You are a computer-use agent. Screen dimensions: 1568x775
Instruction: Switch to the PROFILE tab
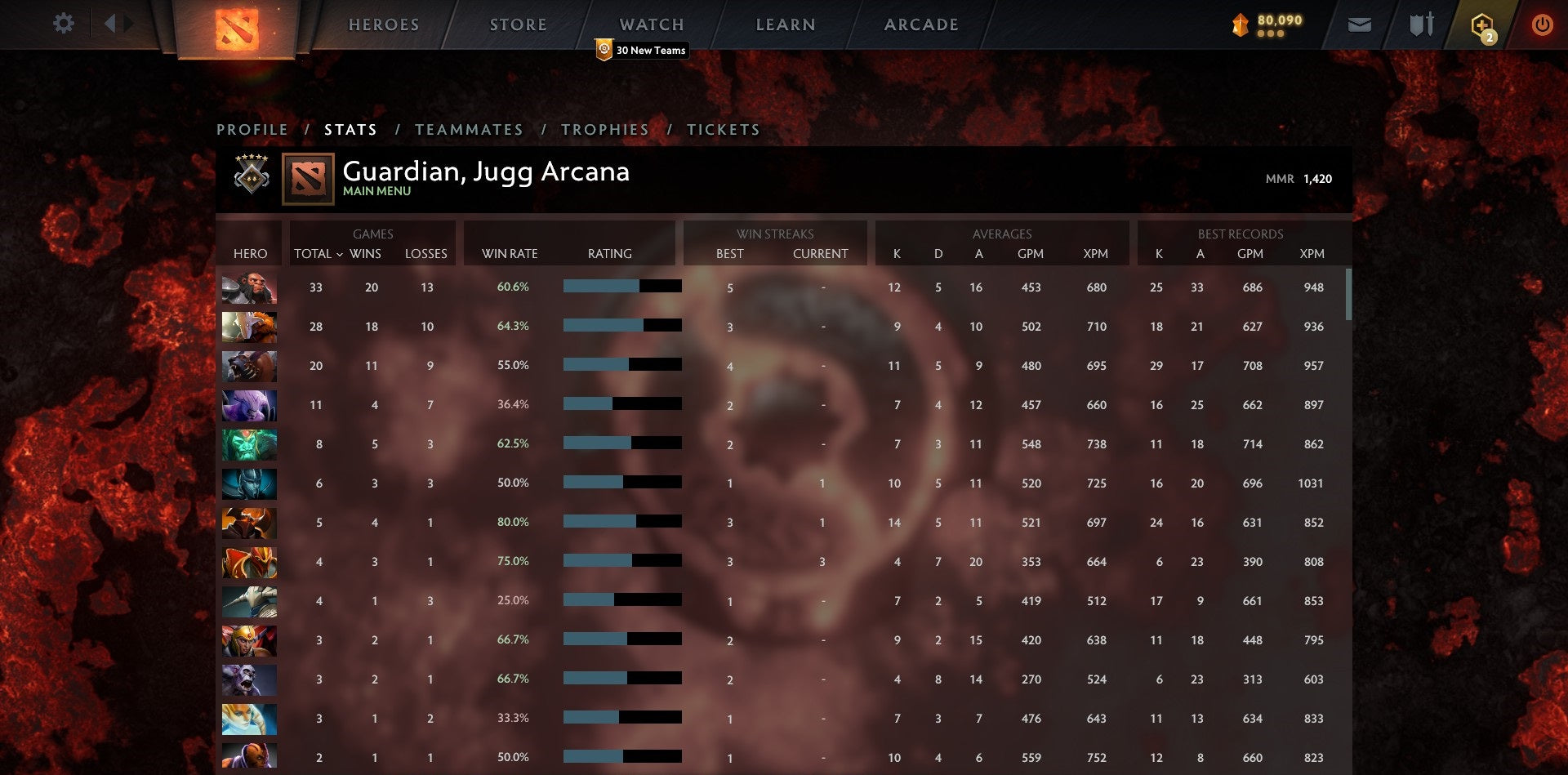pos(252,129)
